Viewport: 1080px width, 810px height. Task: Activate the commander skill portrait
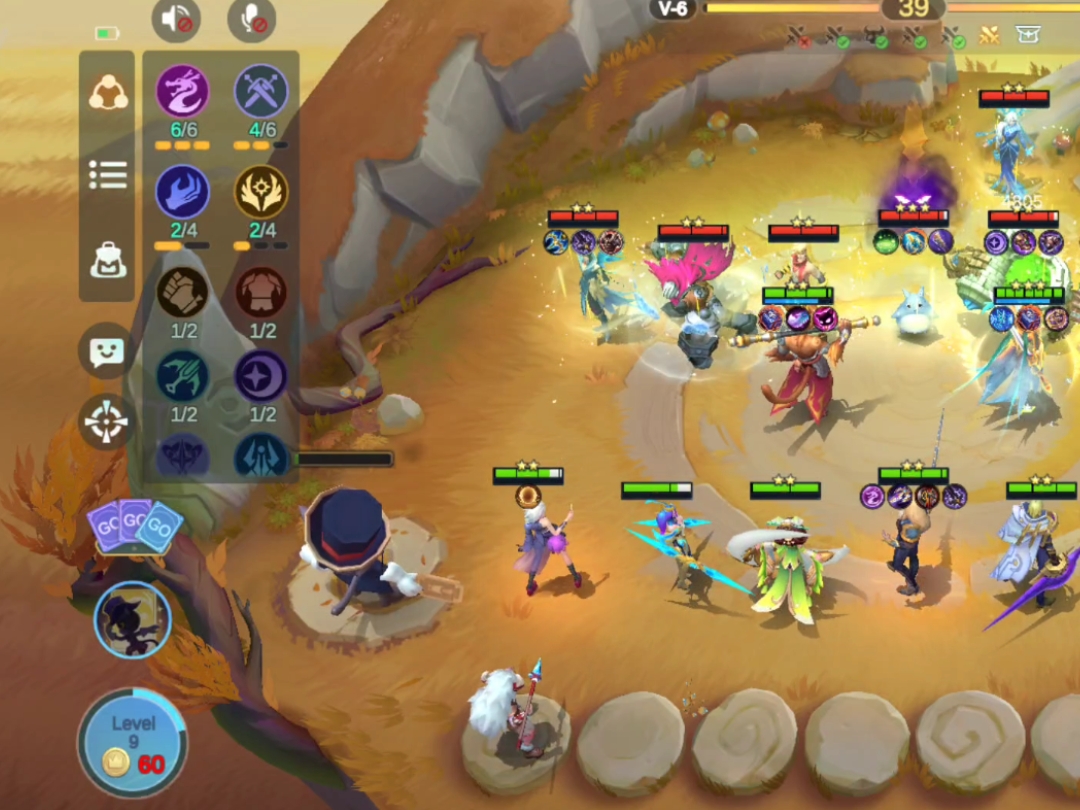(133, 619)
